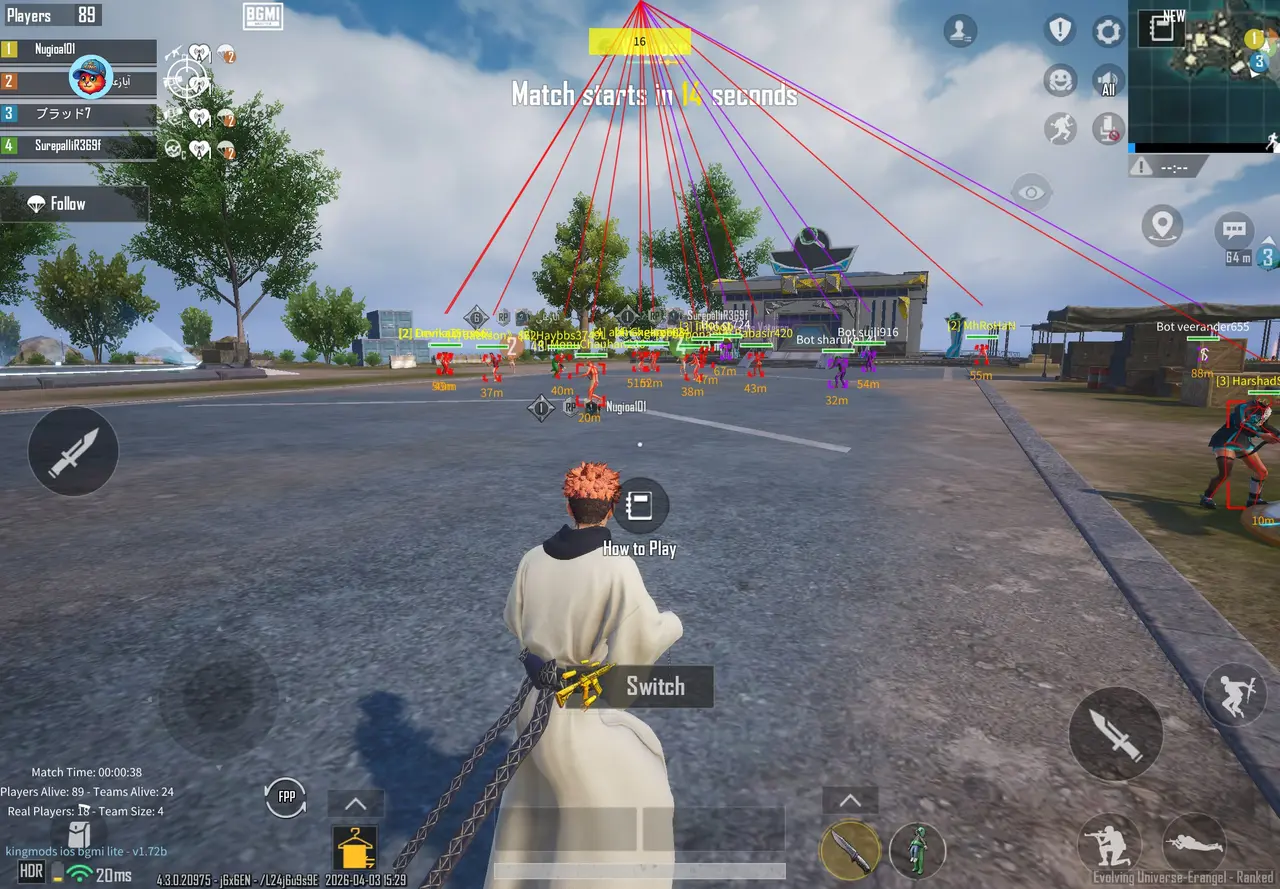This screenshot has height=889, width=1280.
Task: Expand the chevron above the wardrobe icon
Action: (x=355, y=802)
